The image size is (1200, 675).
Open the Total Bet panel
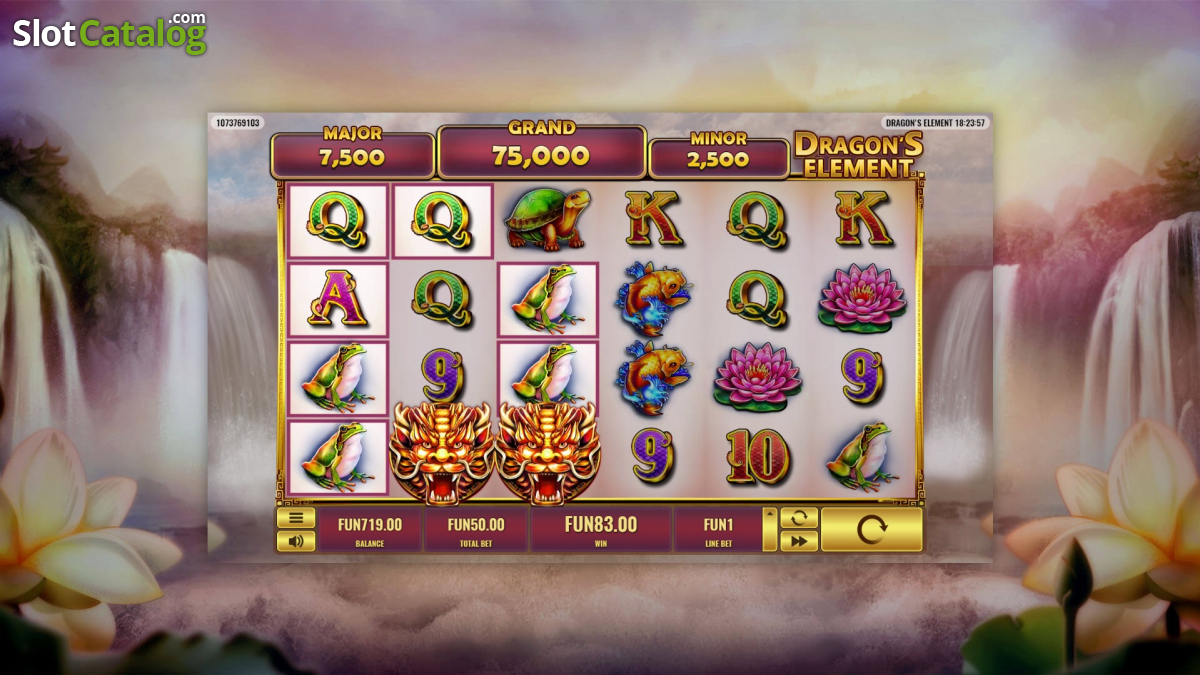pyautogui.click(x=476, y=529)
